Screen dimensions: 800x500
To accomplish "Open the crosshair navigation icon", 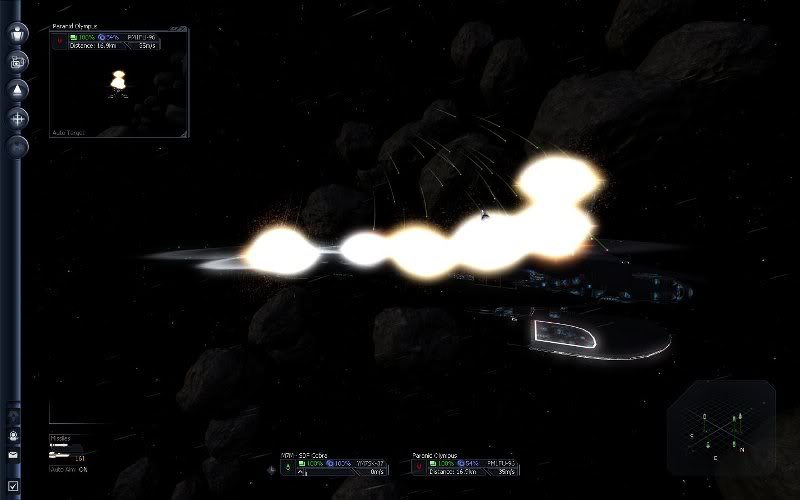I will coord(17,118).
